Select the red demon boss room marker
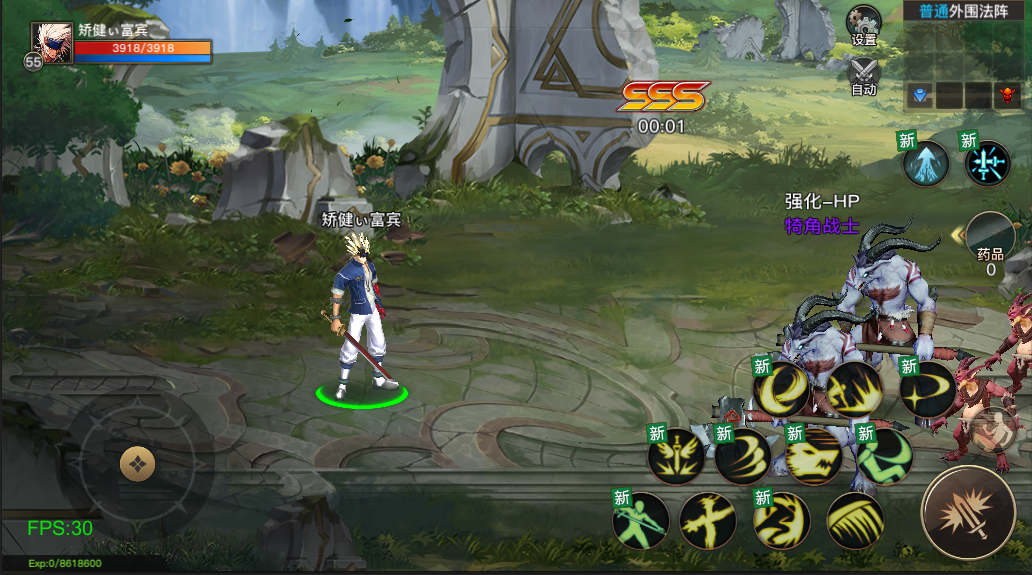This screenshot has width=1032, height=575. 1006,95
